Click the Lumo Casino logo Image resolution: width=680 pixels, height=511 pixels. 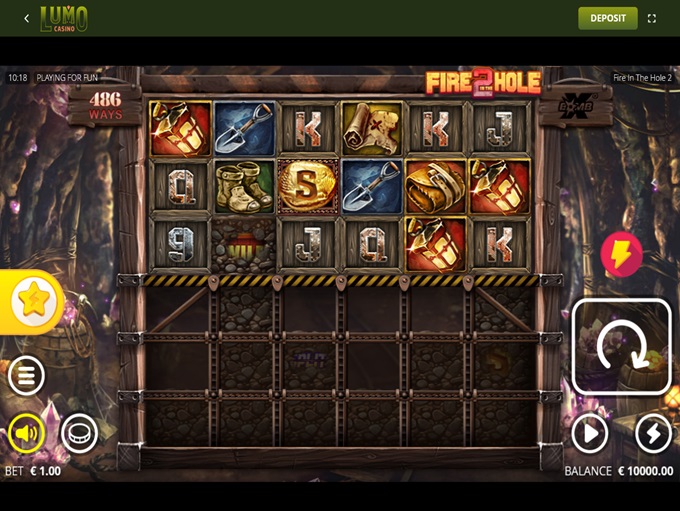(64, 18)
